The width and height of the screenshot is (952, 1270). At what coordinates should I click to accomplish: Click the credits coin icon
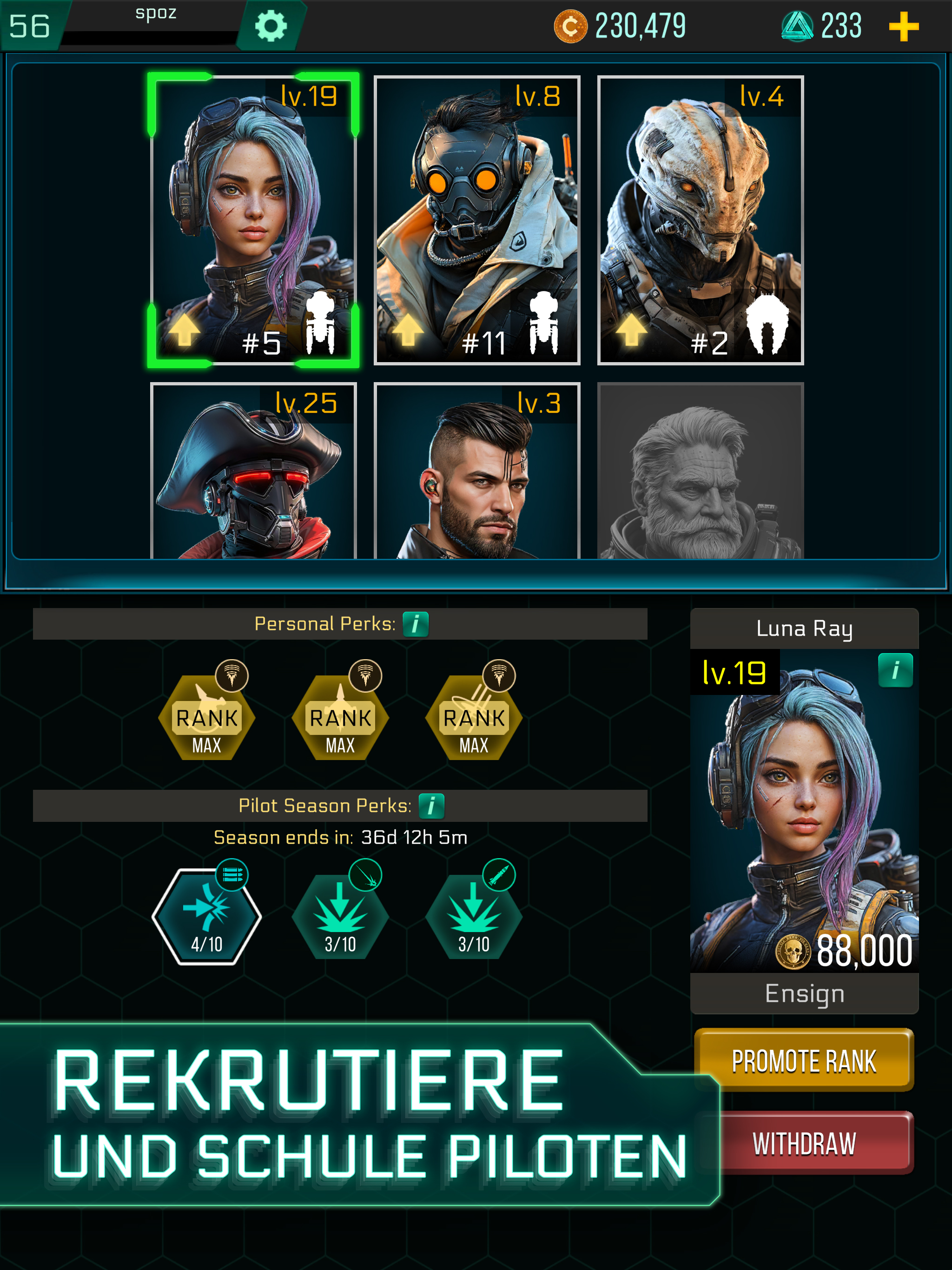tap(570, 26)
